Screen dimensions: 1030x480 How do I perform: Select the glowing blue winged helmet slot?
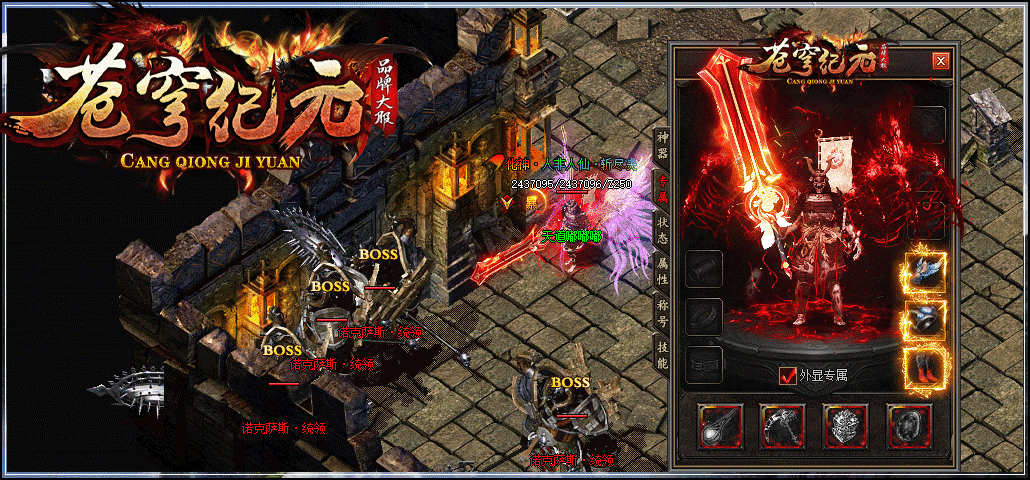click(x=924, y=272)
